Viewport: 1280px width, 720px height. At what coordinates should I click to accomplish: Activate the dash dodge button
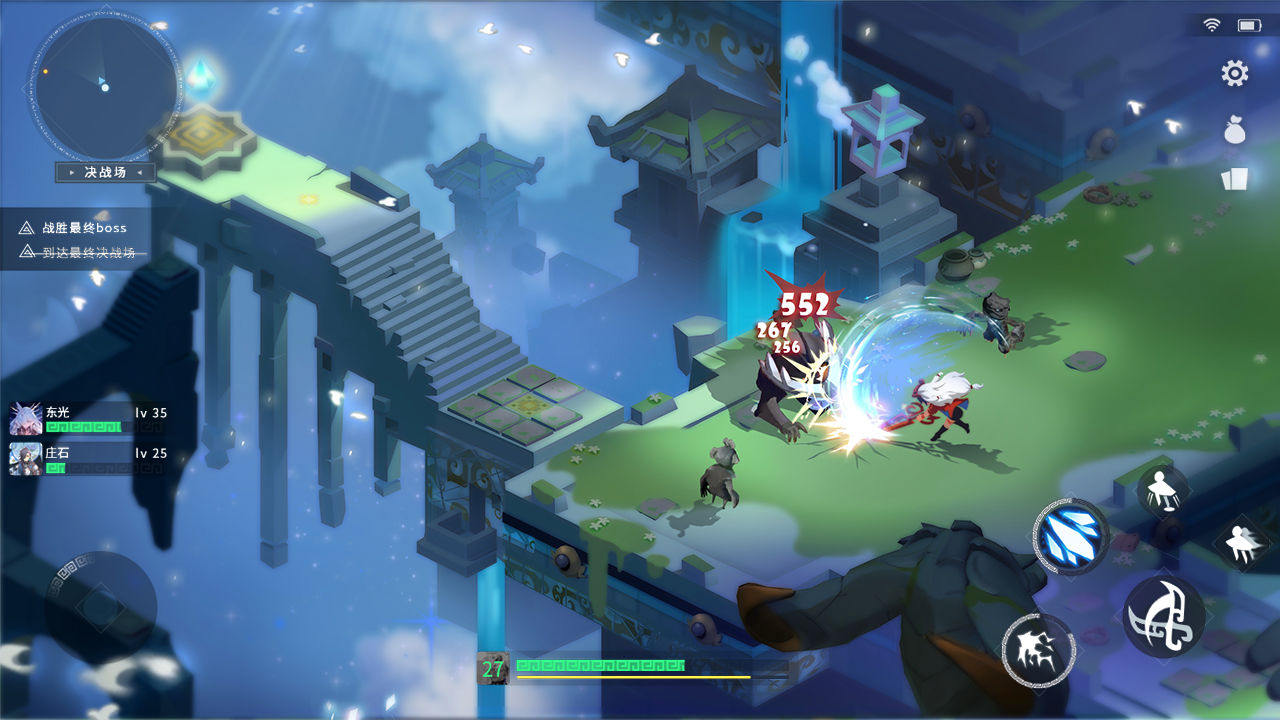tap(1241, 542)
